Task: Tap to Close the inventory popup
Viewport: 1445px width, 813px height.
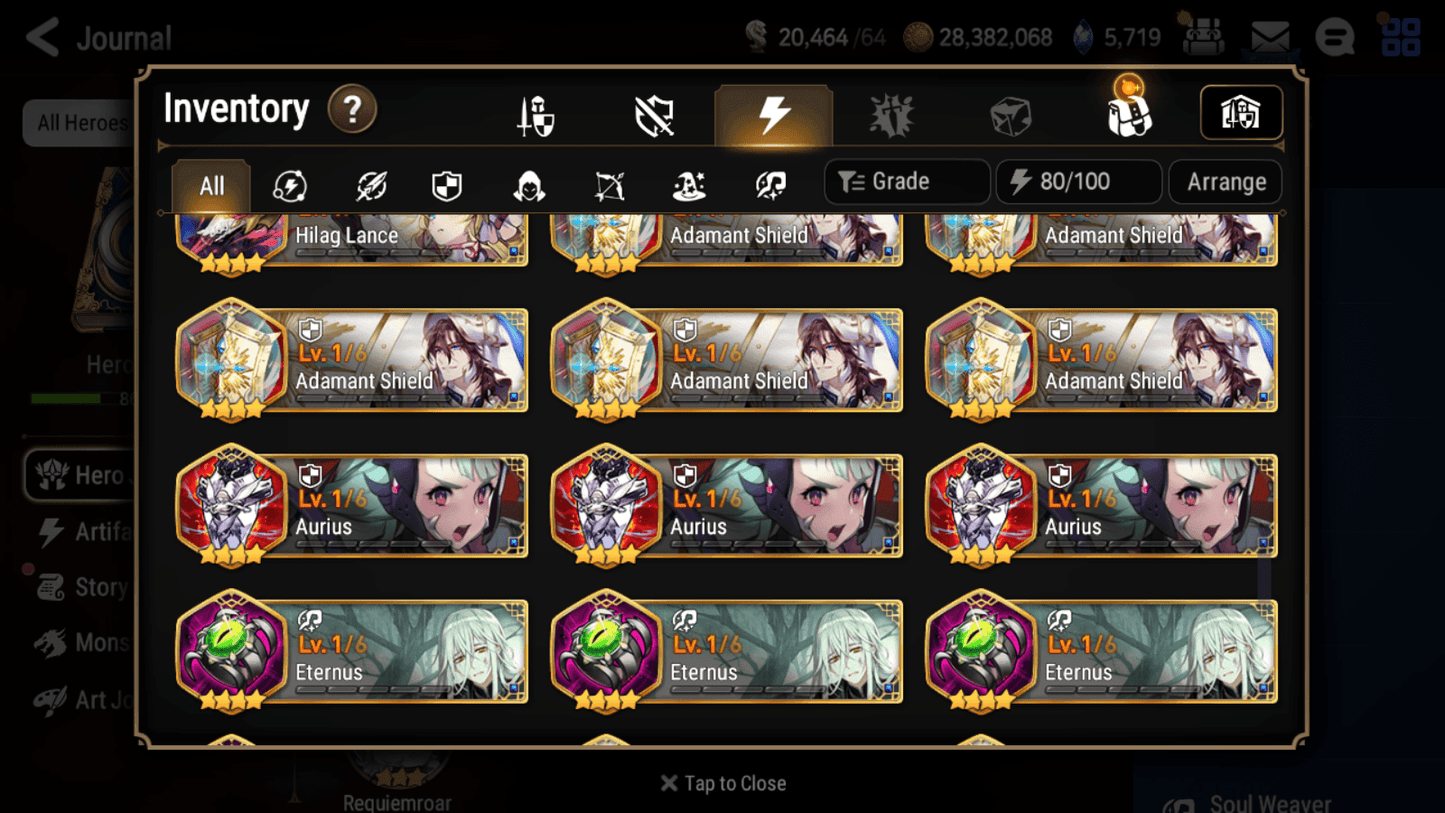Action: click(722, 783)
